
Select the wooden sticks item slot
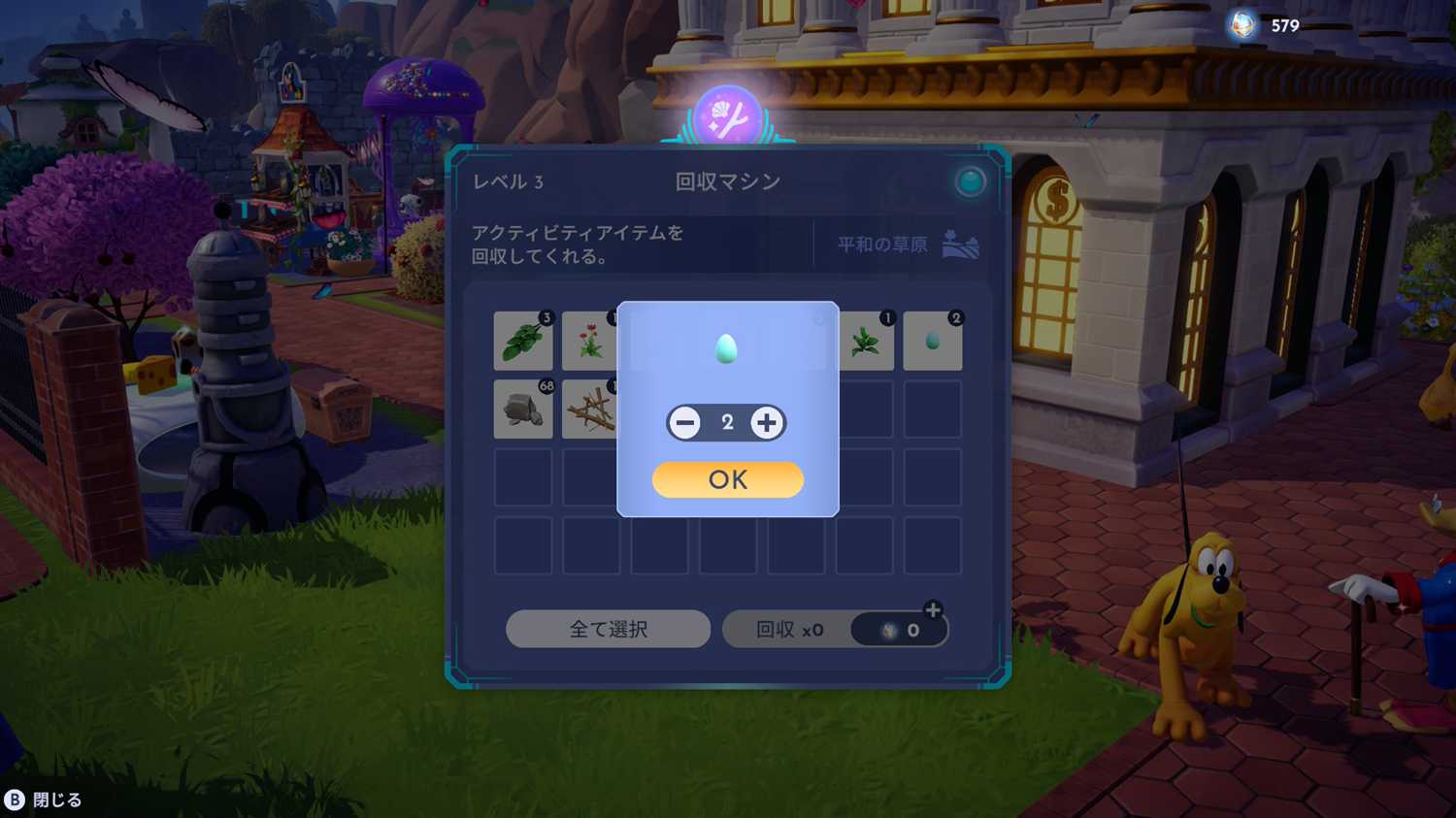tap(590, 409)
